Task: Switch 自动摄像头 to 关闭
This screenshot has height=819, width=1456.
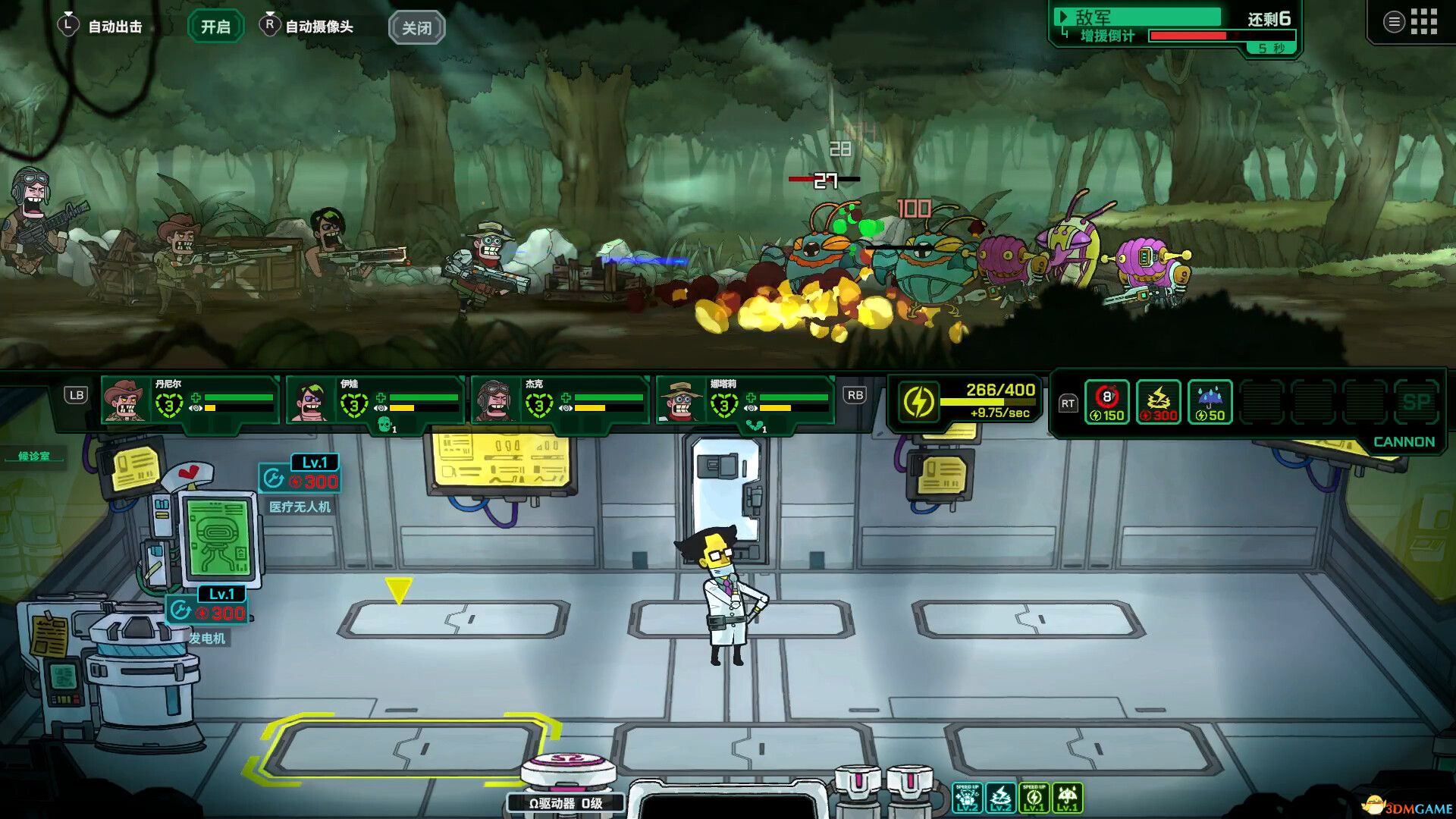Action: [x=415, y=27]
